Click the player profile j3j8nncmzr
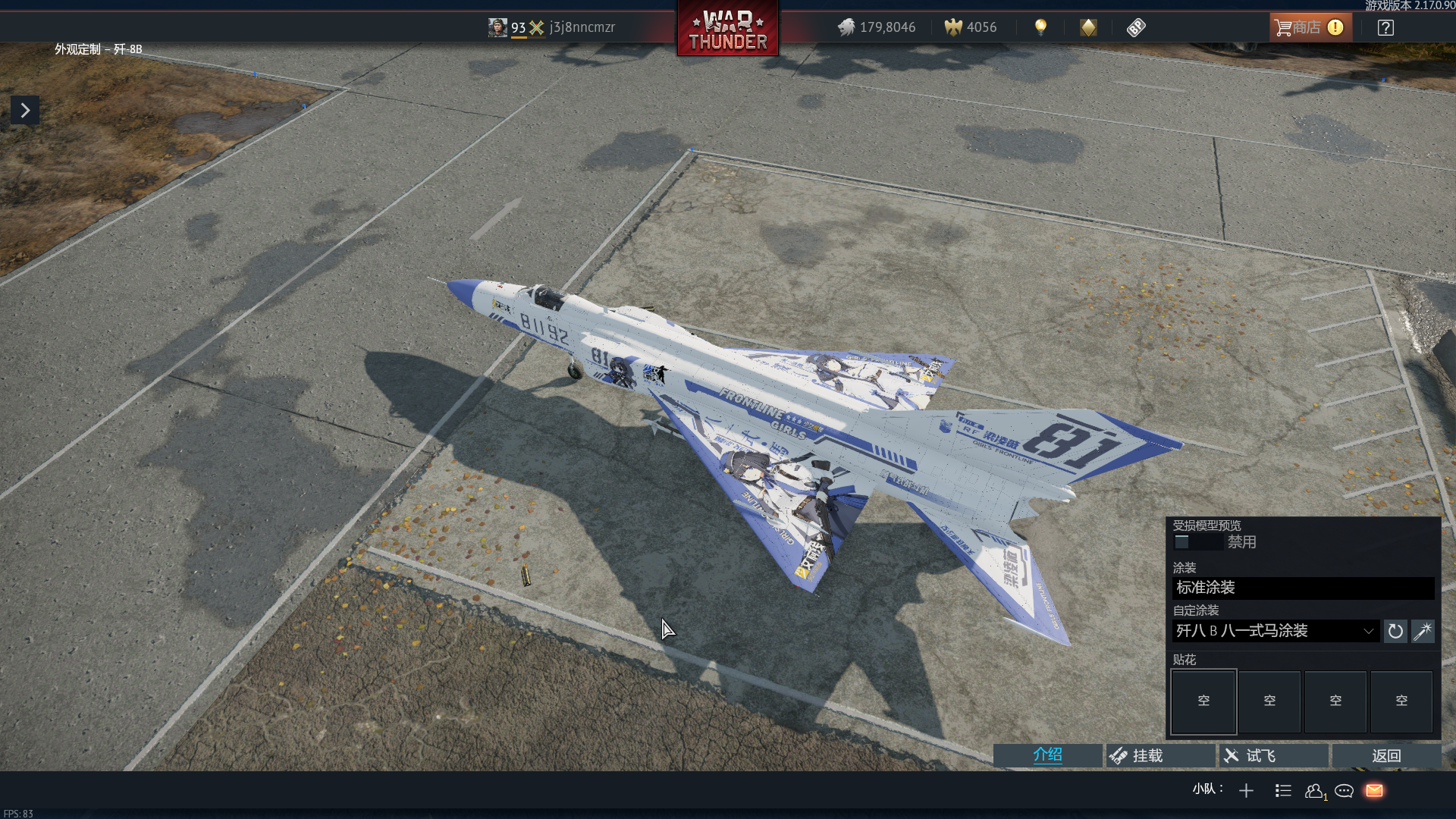 582,27
